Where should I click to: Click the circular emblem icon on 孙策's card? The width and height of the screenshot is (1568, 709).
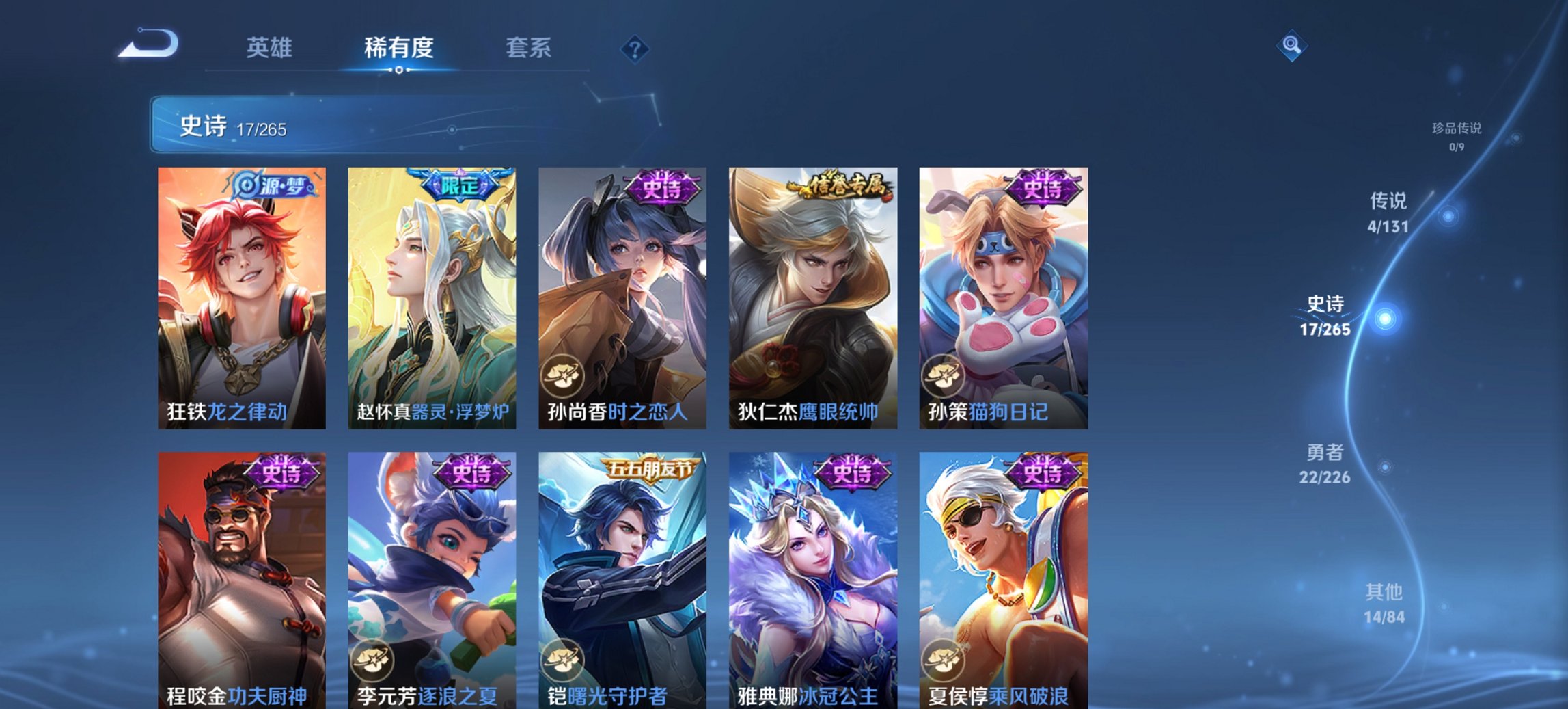[942, 375]
